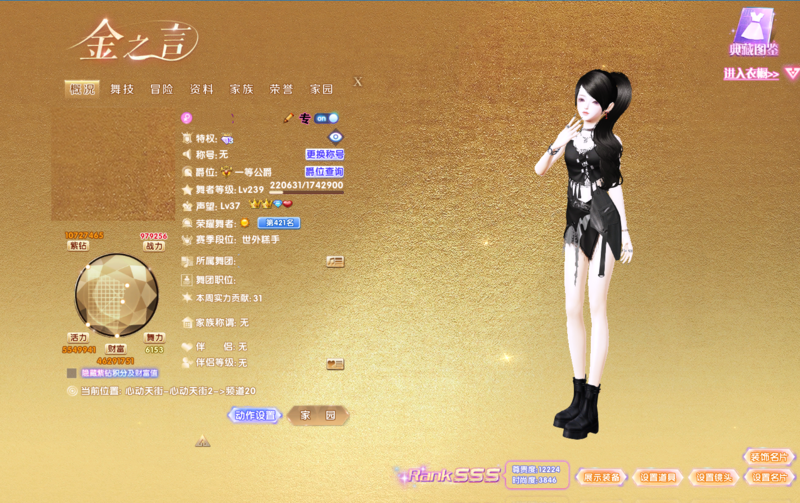The height and width of the screenshot is (503, 800).
Task: Open 动作设置 settings
Action: point(254,415)
